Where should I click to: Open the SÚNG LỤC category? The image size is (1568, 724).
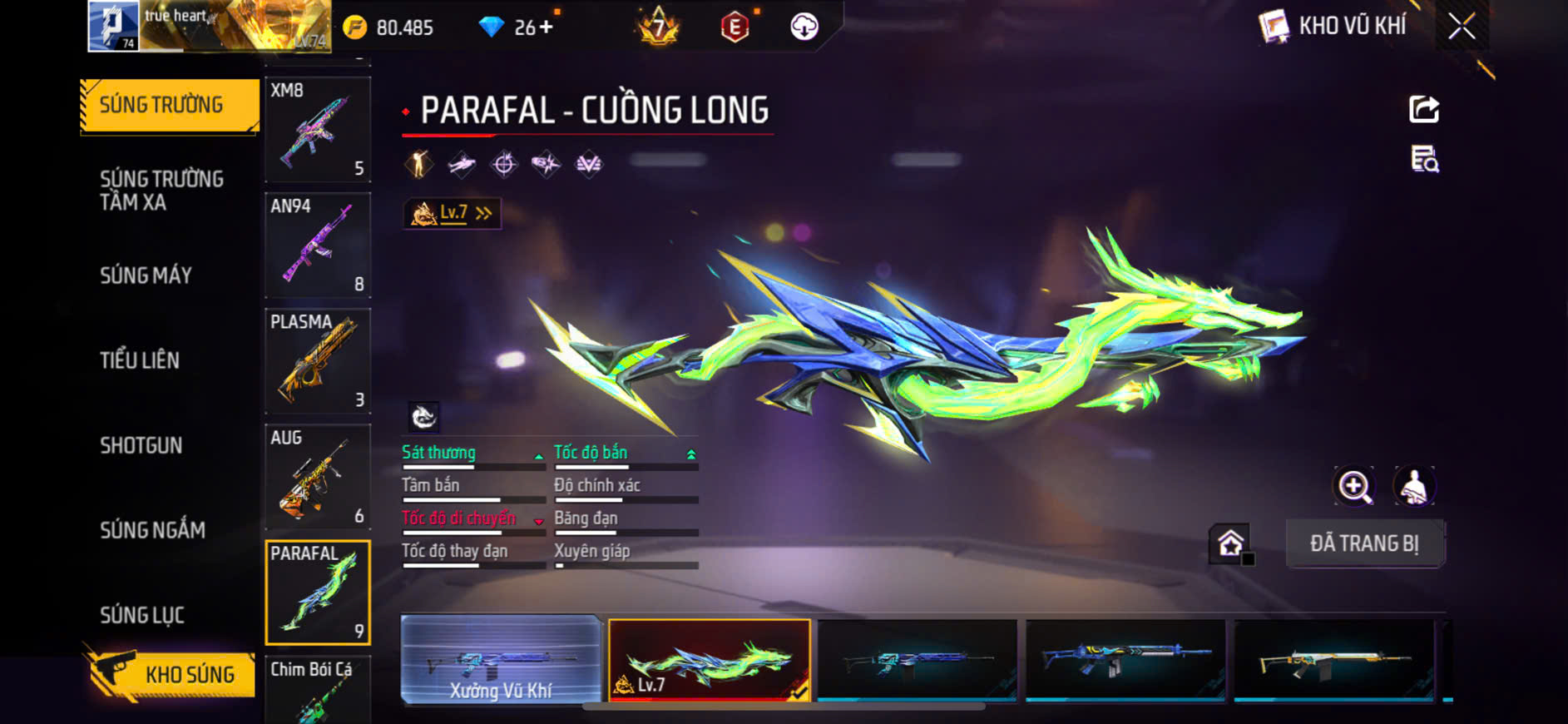142,615
